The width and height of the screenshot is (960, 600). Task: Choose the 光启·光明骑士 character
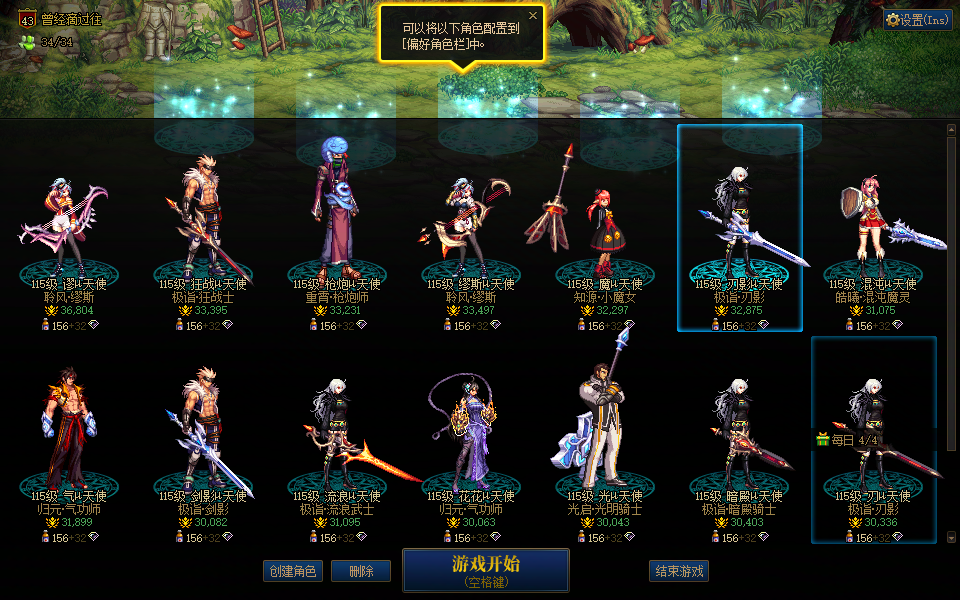tap(604, 440)
